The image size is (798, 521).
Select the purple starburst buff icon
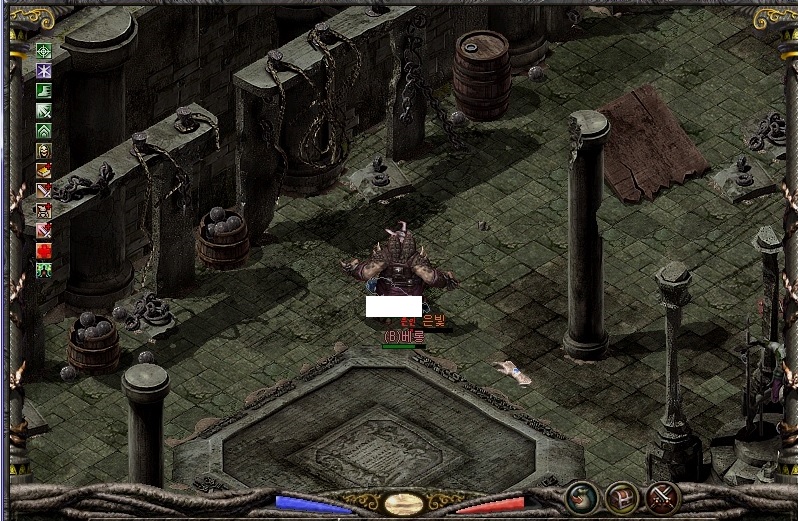tap(44, 71)
